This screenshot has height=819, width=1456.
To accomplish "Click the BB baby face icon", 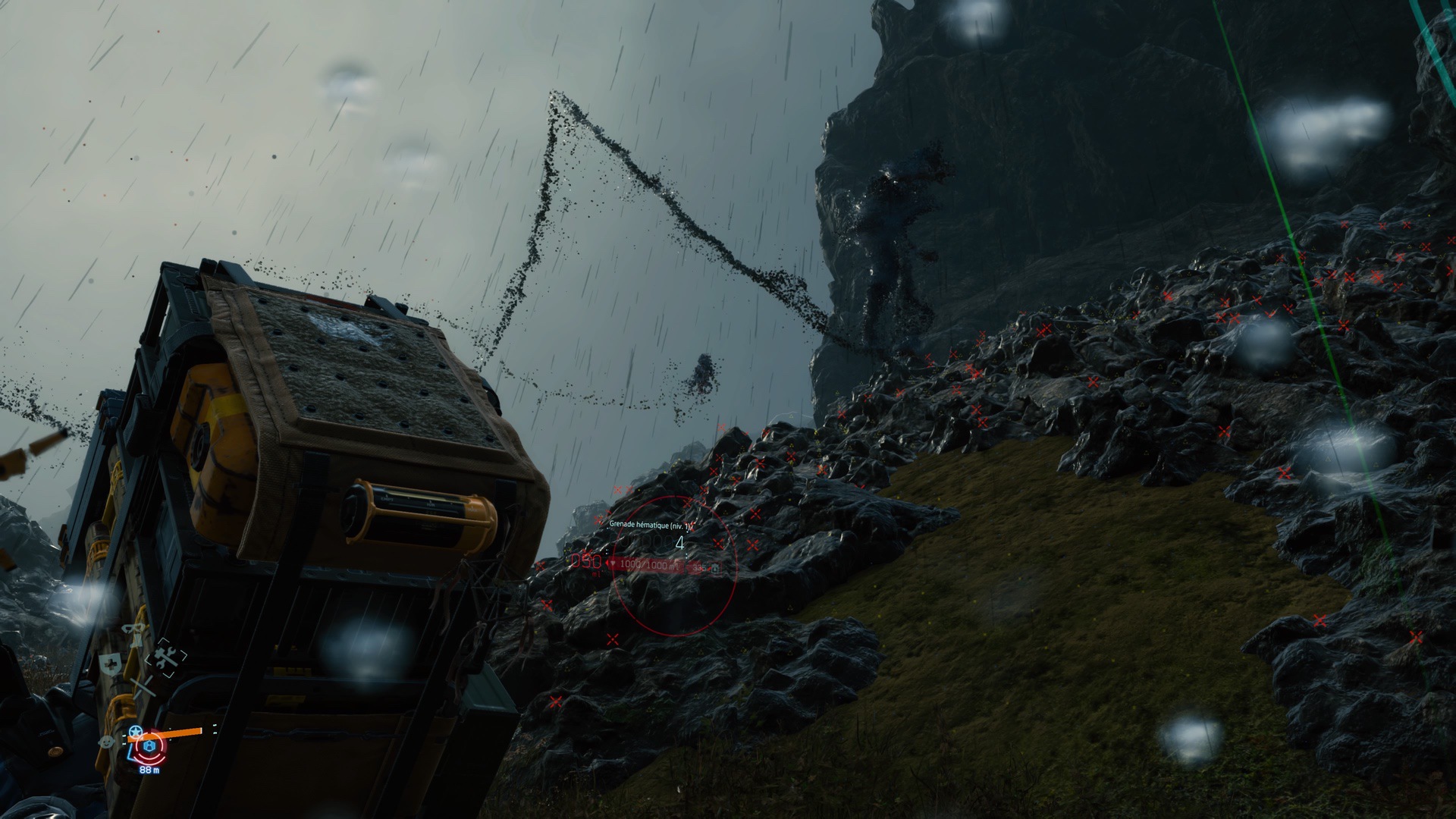I will pos(107,739).
